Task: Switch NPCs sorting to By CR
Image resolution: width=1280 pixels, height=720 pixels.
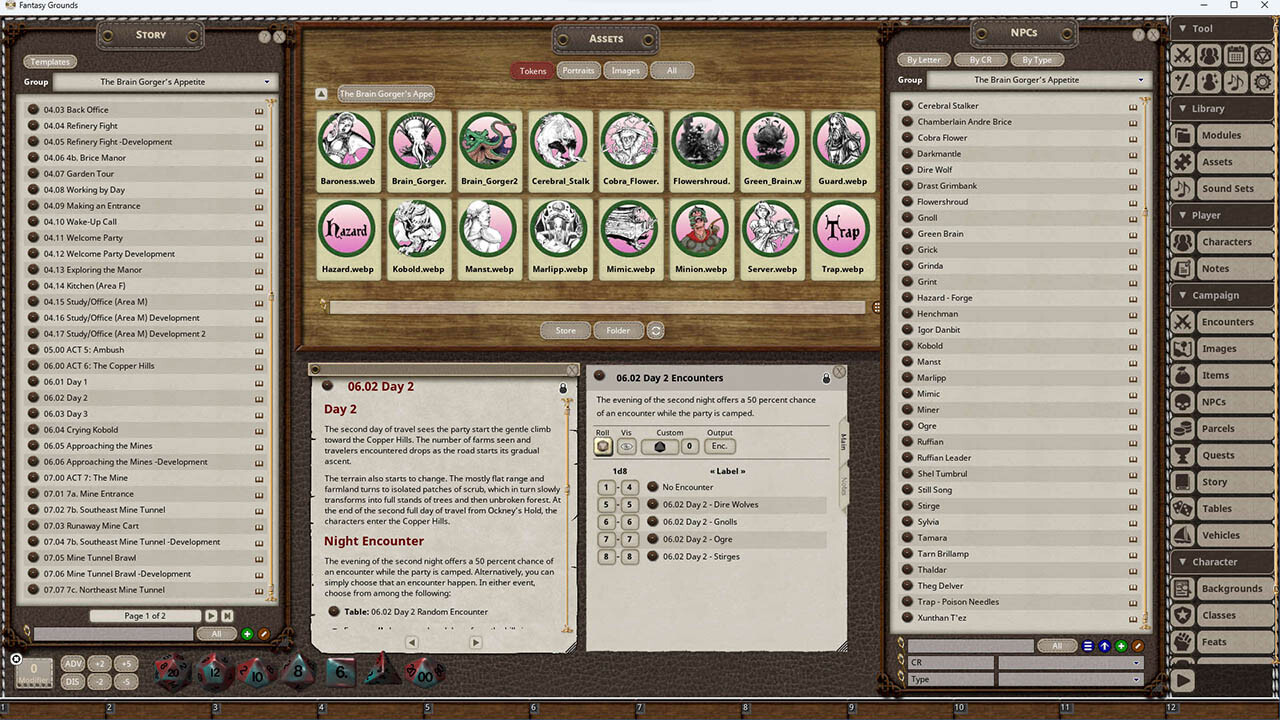Action: (981, 59)
